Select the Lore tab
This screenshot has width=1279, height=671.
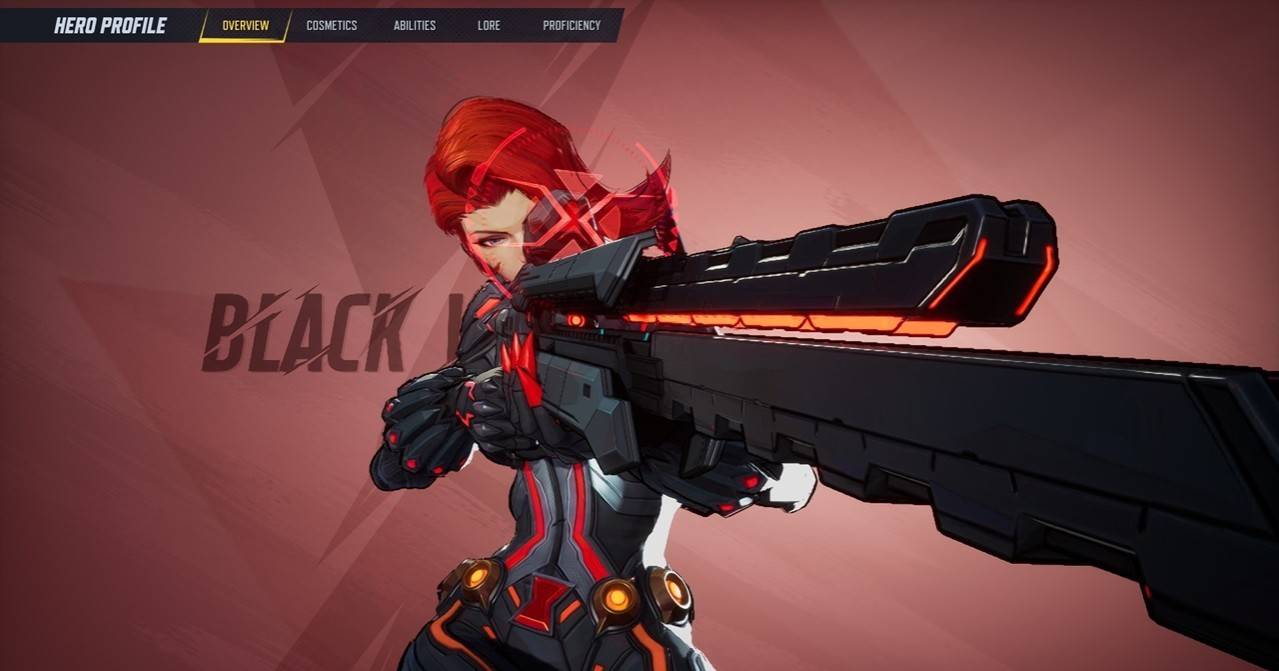pyautogui.click(x=489, y=26)
